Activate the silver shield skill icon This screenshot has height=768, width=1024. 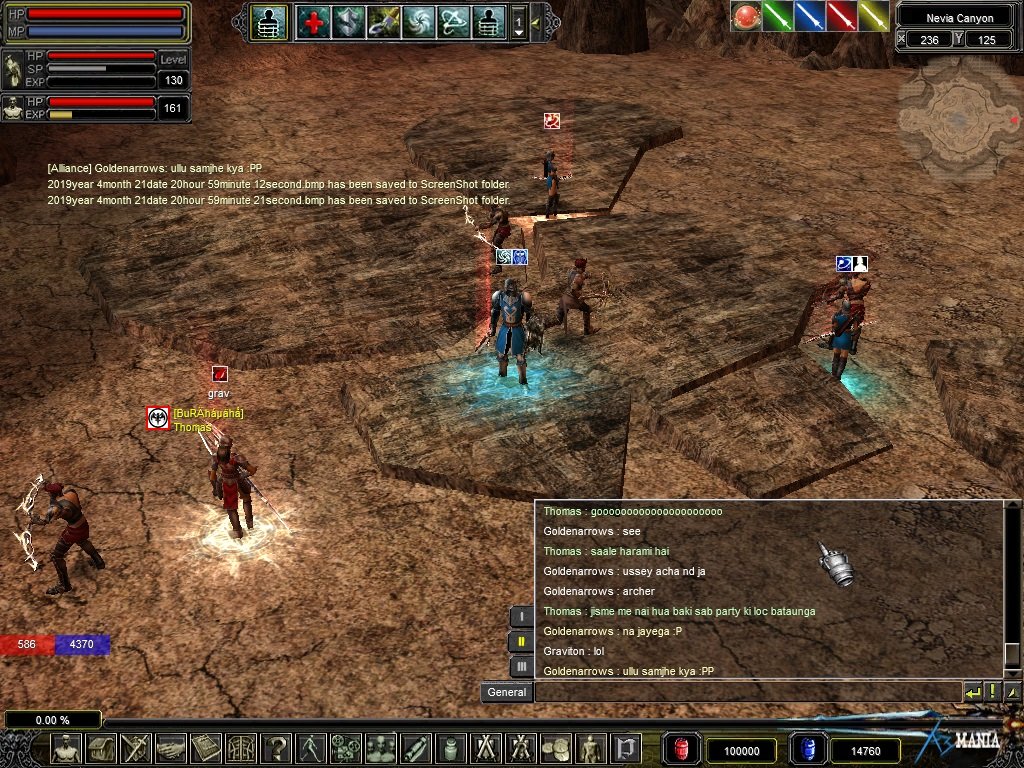pos(348,22)
